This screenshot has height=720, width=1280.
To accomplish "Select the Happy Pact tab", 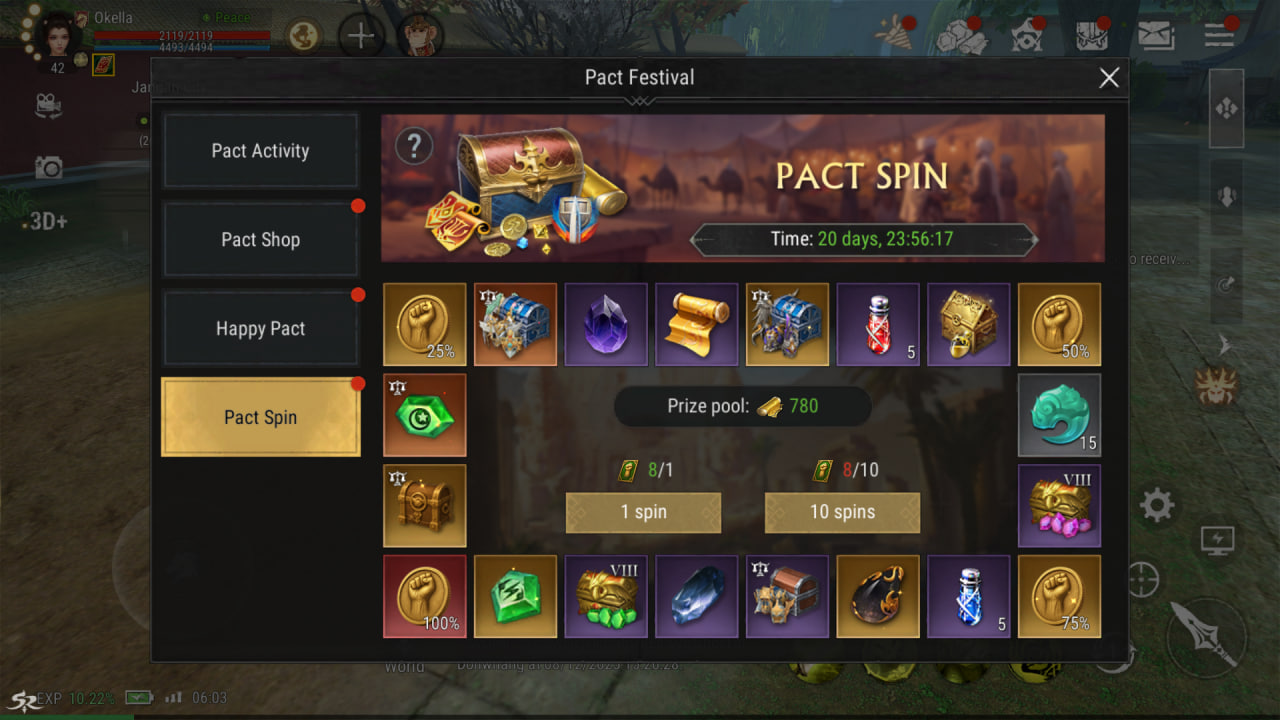I will pos(260,329).
